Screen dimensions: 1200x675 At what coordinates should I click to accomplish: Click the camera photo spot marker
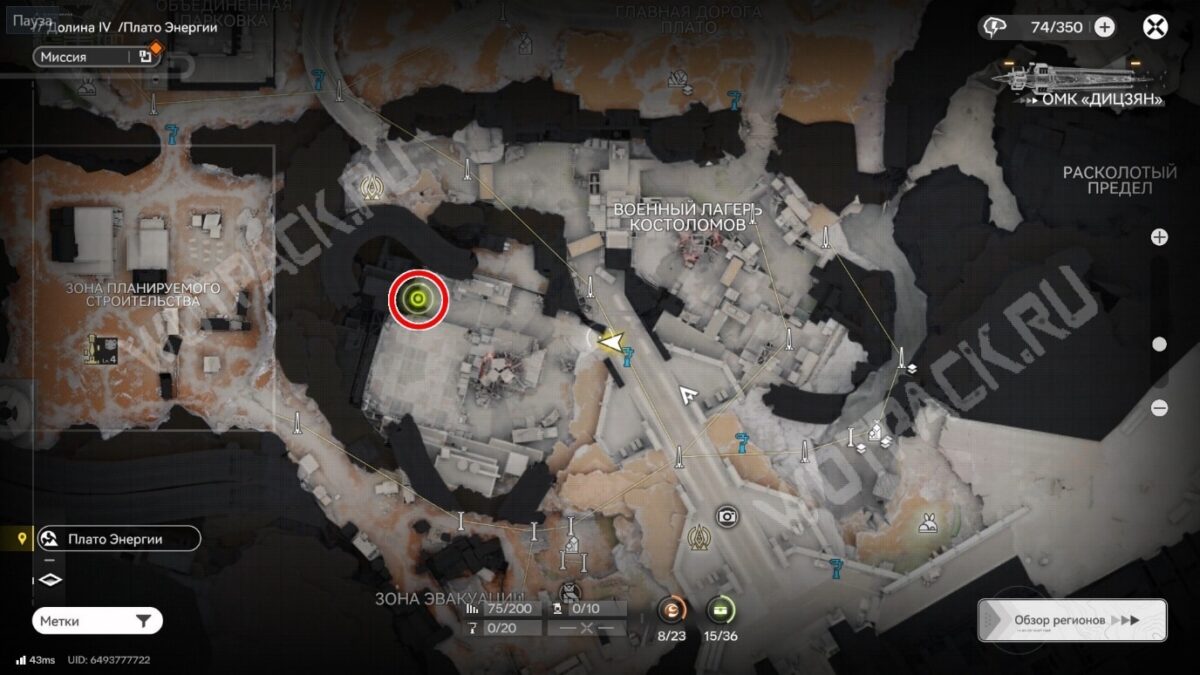click(x=727, y=516)
